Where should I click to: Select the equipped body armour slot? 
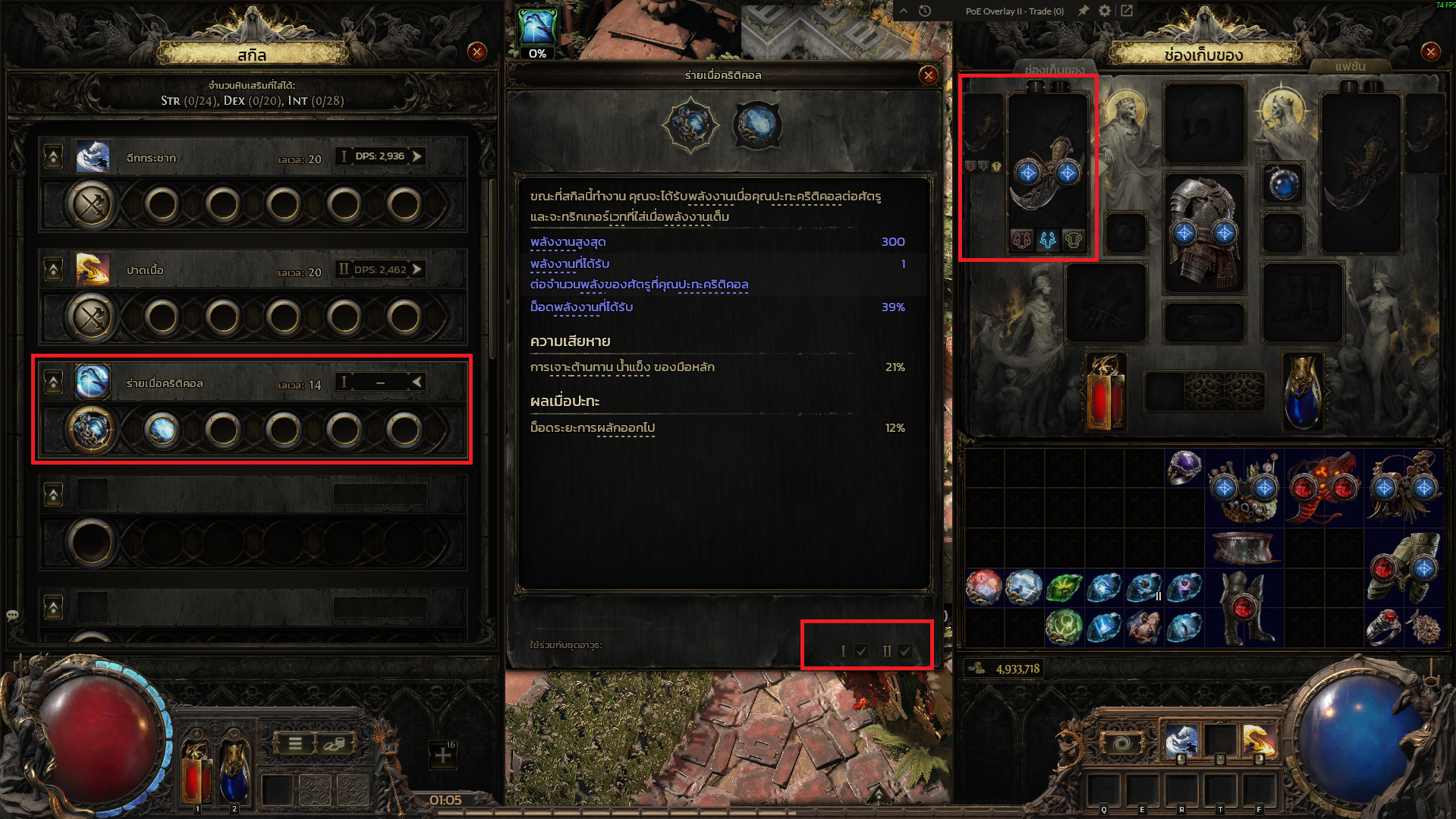(x=1204, y=232)
